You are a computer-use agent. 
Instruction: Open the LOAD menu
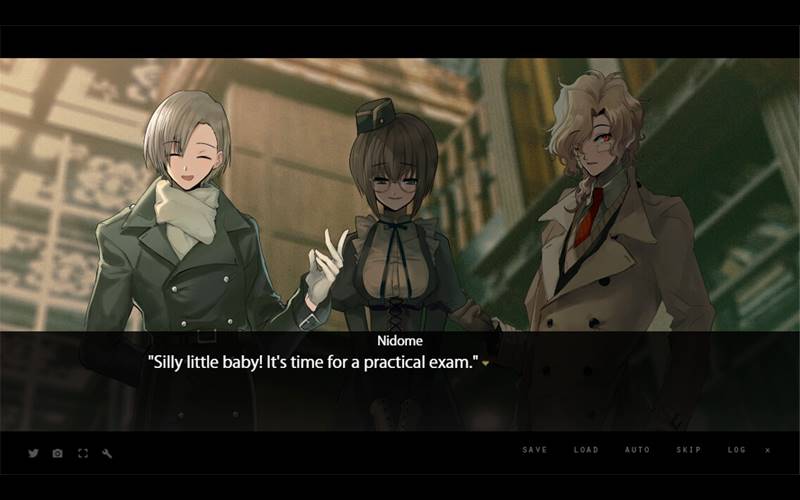tap(586, 450)
